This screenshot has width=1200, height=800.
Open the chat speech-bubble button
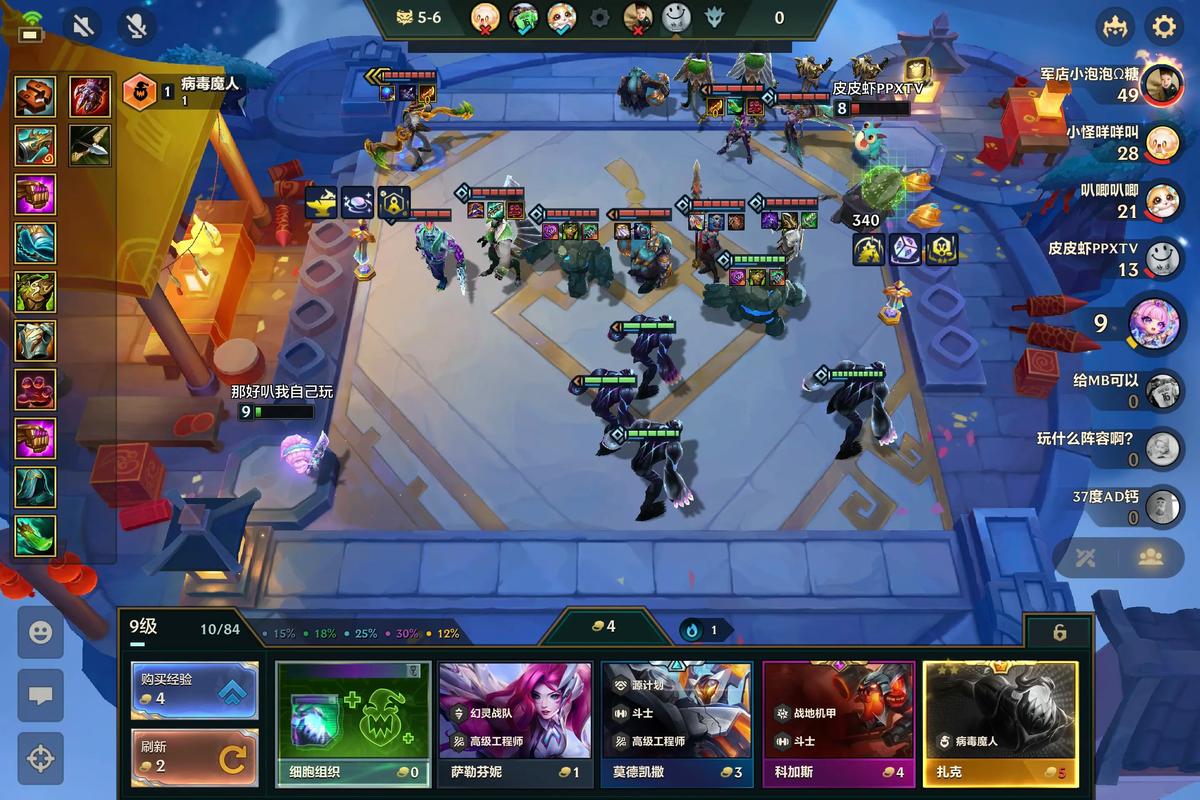pyautogui.click(x=40, y=695)
